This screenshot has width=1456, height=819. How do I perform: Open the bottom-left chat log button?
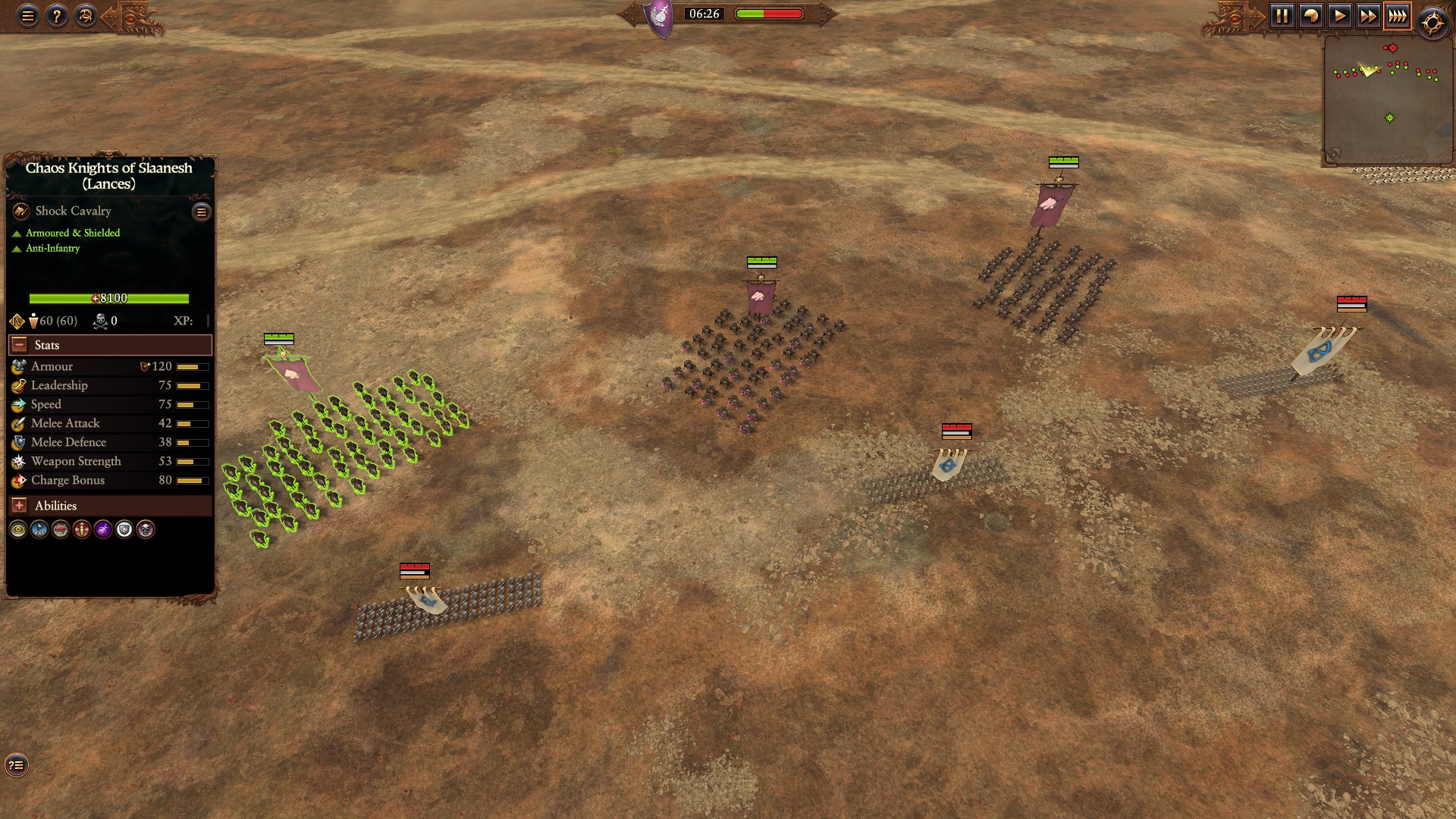click(x=17, y=765)
